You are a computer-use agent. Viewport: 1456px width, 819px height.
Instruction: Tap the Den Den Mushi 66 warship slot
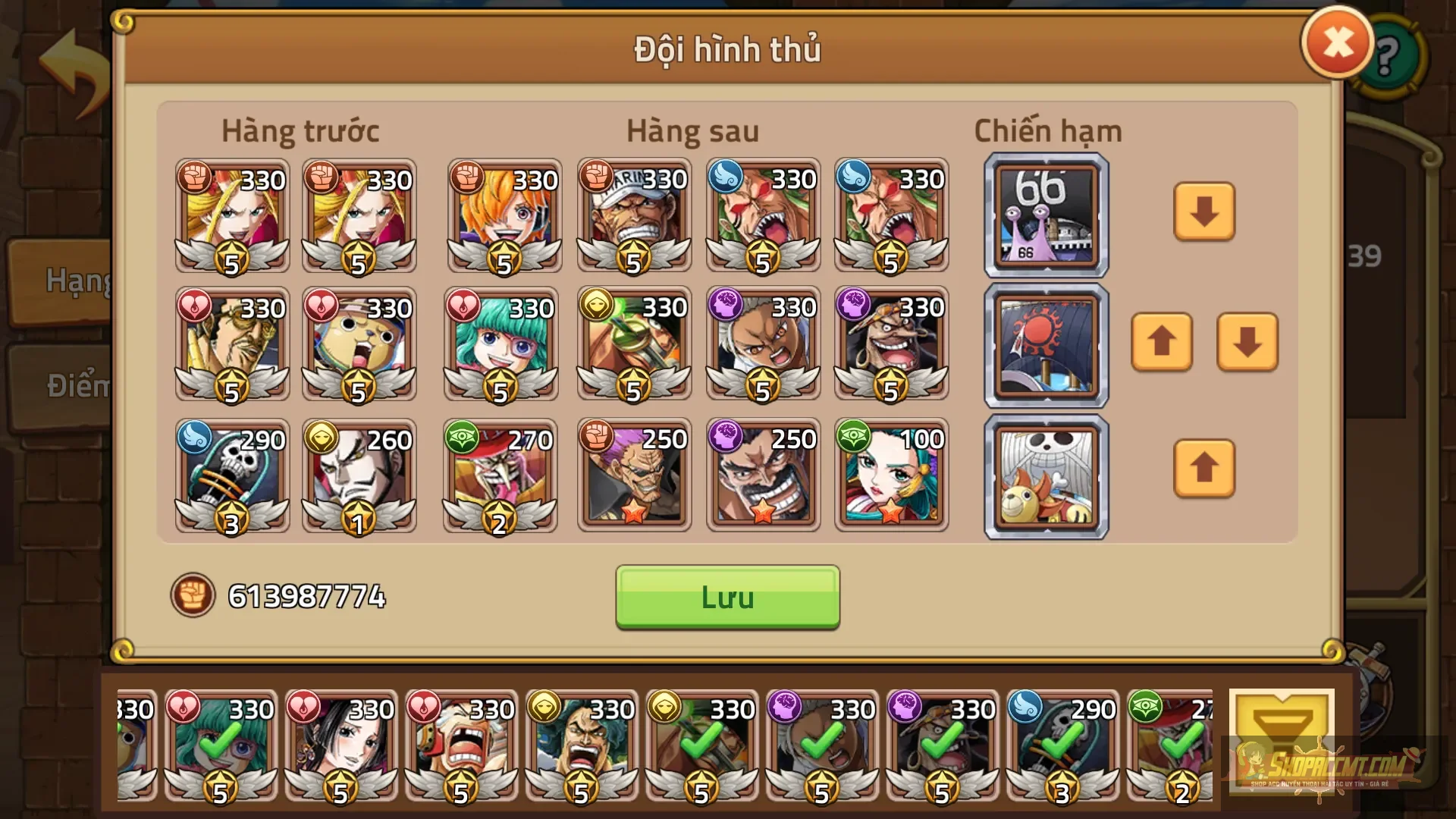pyautogui.click(x=1046, y=215)
